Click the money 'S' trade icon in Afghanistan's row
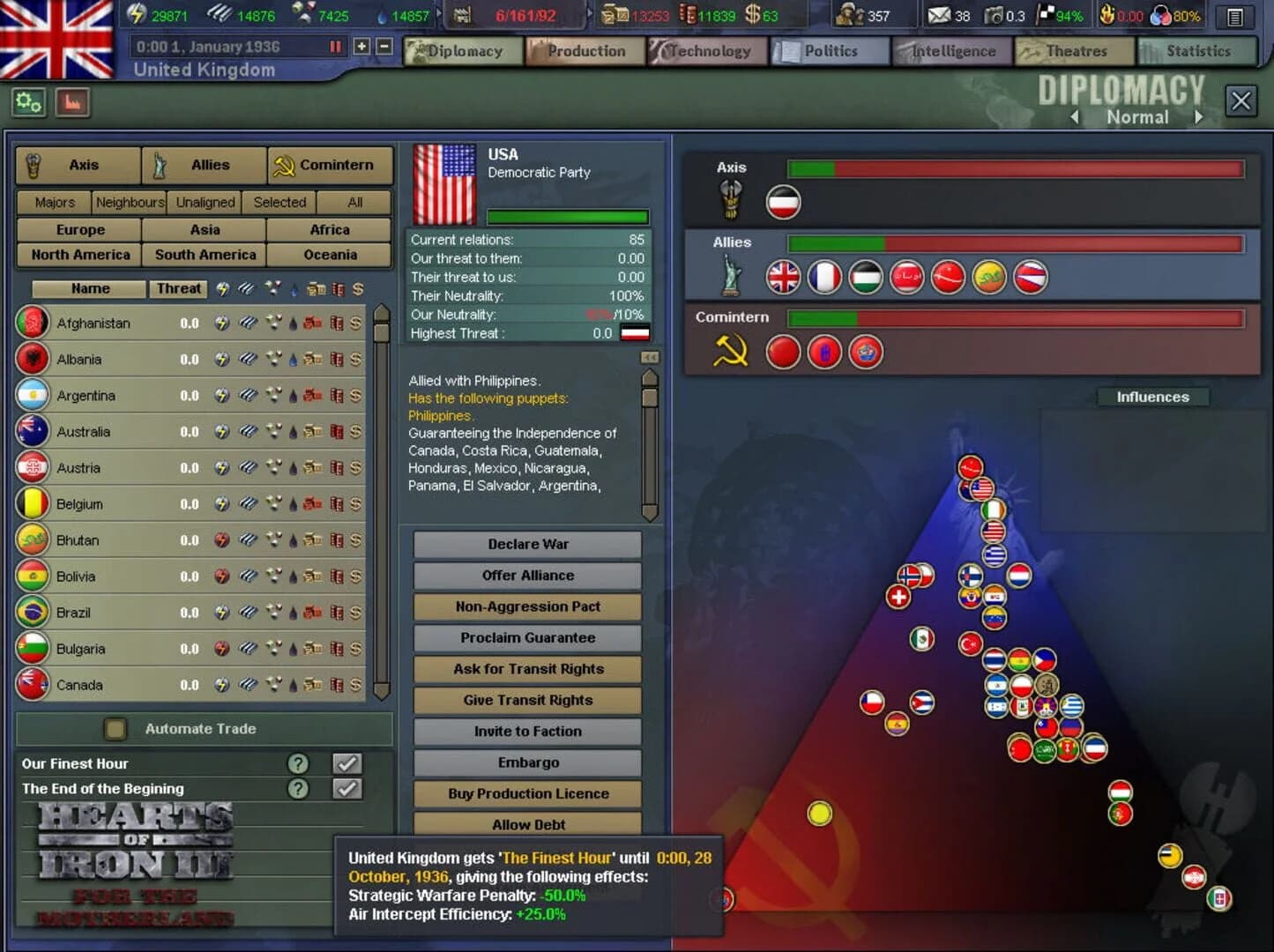Screen dimensions: 1274x952 click(x=356, y=324)
